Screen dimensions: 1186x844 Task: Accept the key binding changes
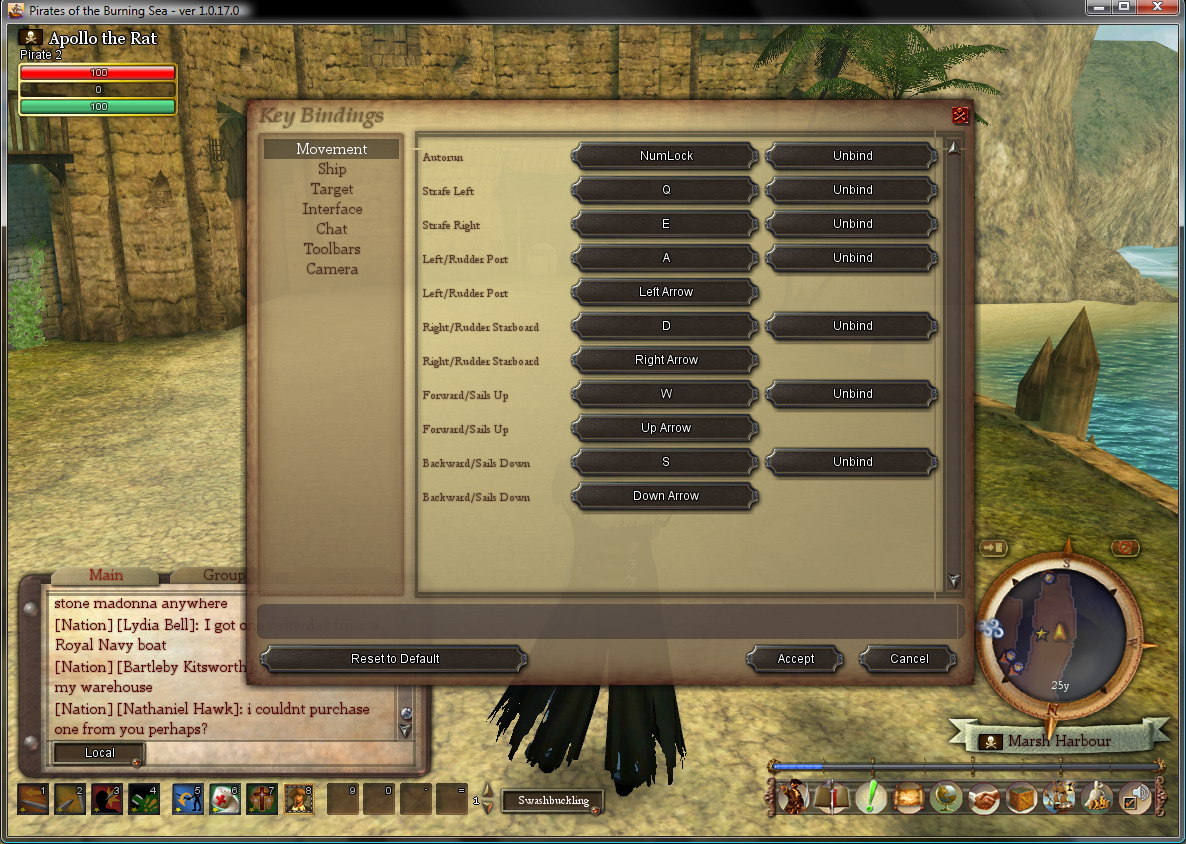(x=796, y=659)
